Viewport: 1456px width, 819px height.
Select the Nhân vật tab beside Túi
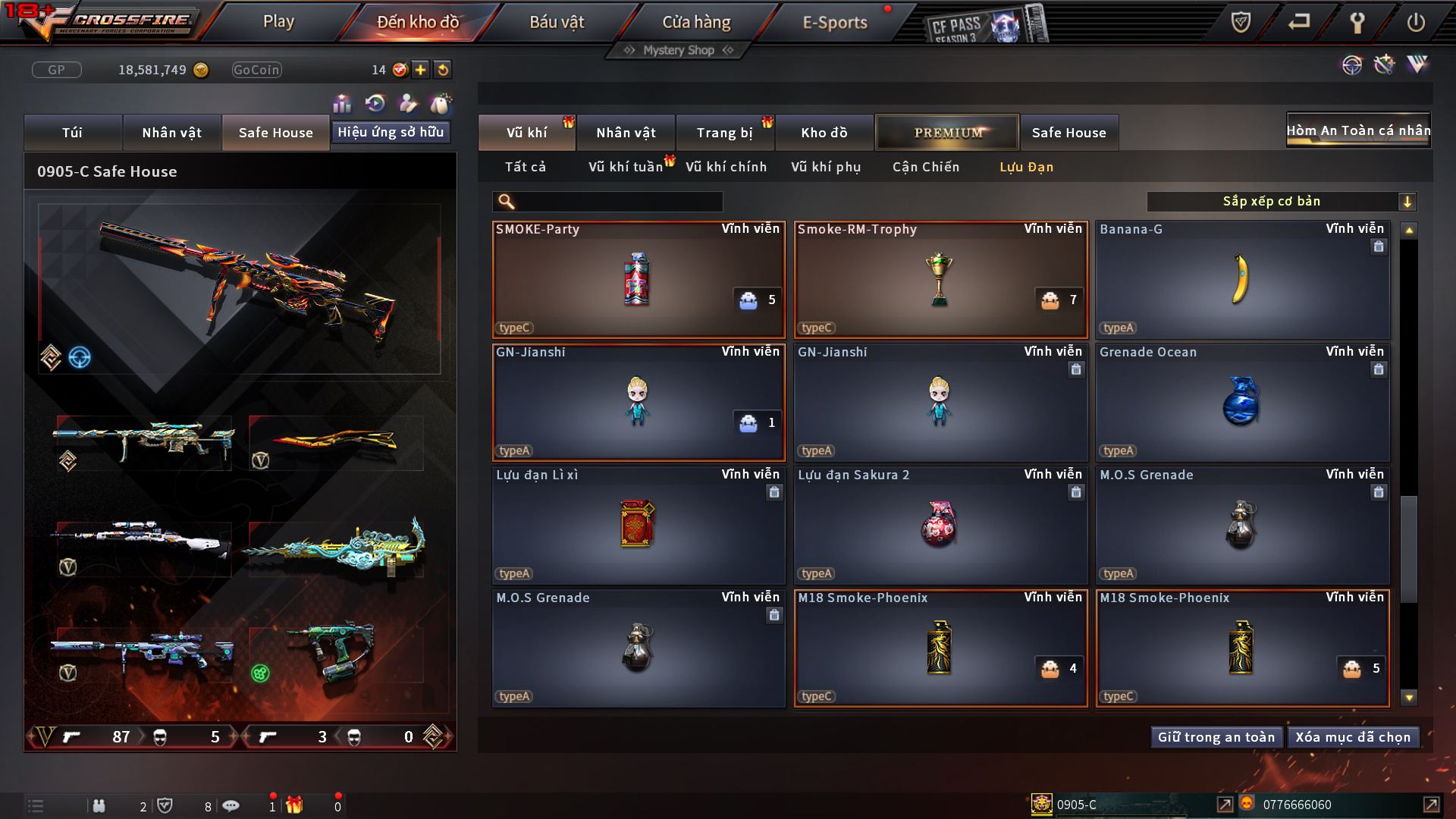[x=172, y=133]
